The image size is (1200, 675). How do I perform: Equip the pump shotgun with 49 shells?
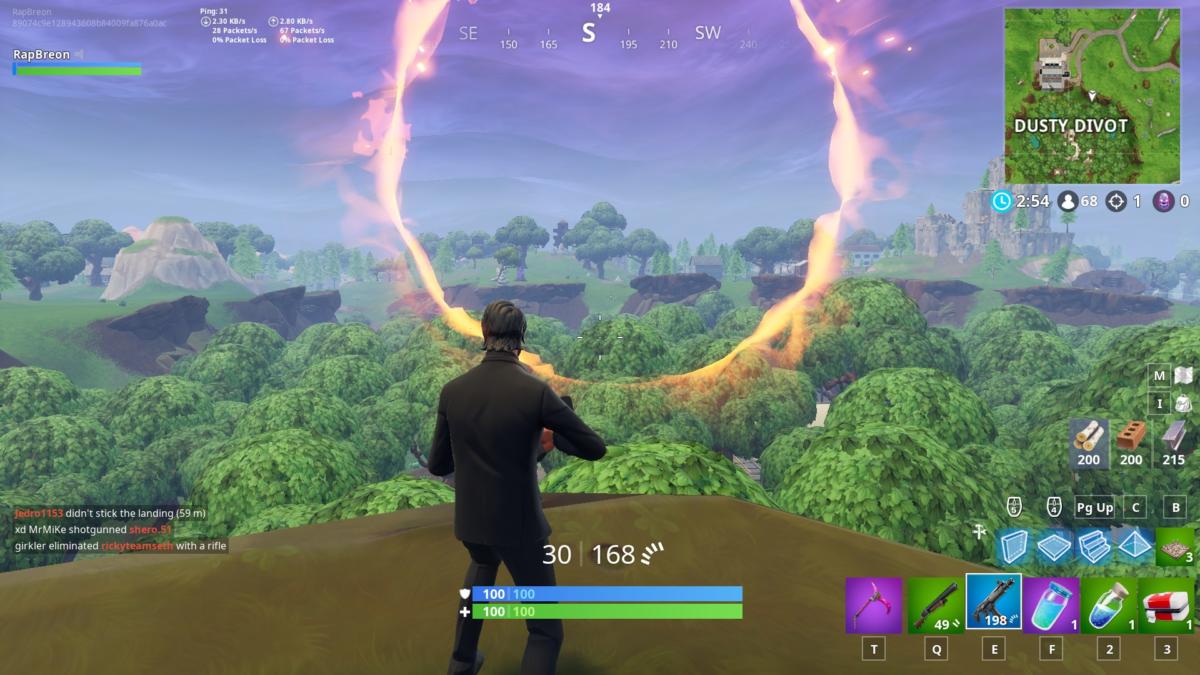coord(935,605)
